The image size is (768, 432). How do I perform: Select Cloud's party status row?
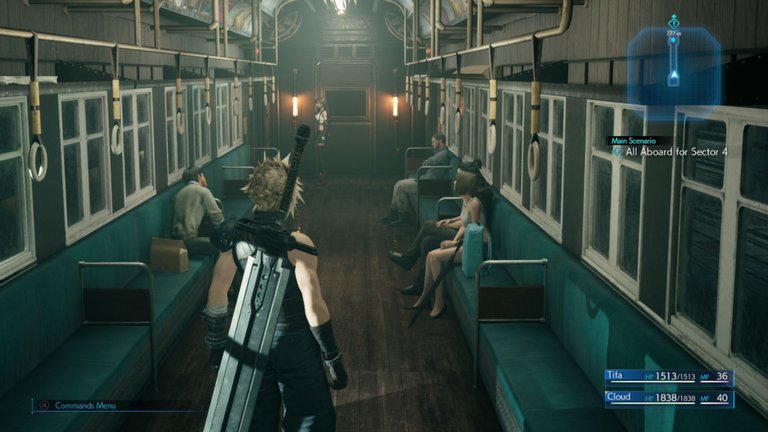[x=669, y=398]
